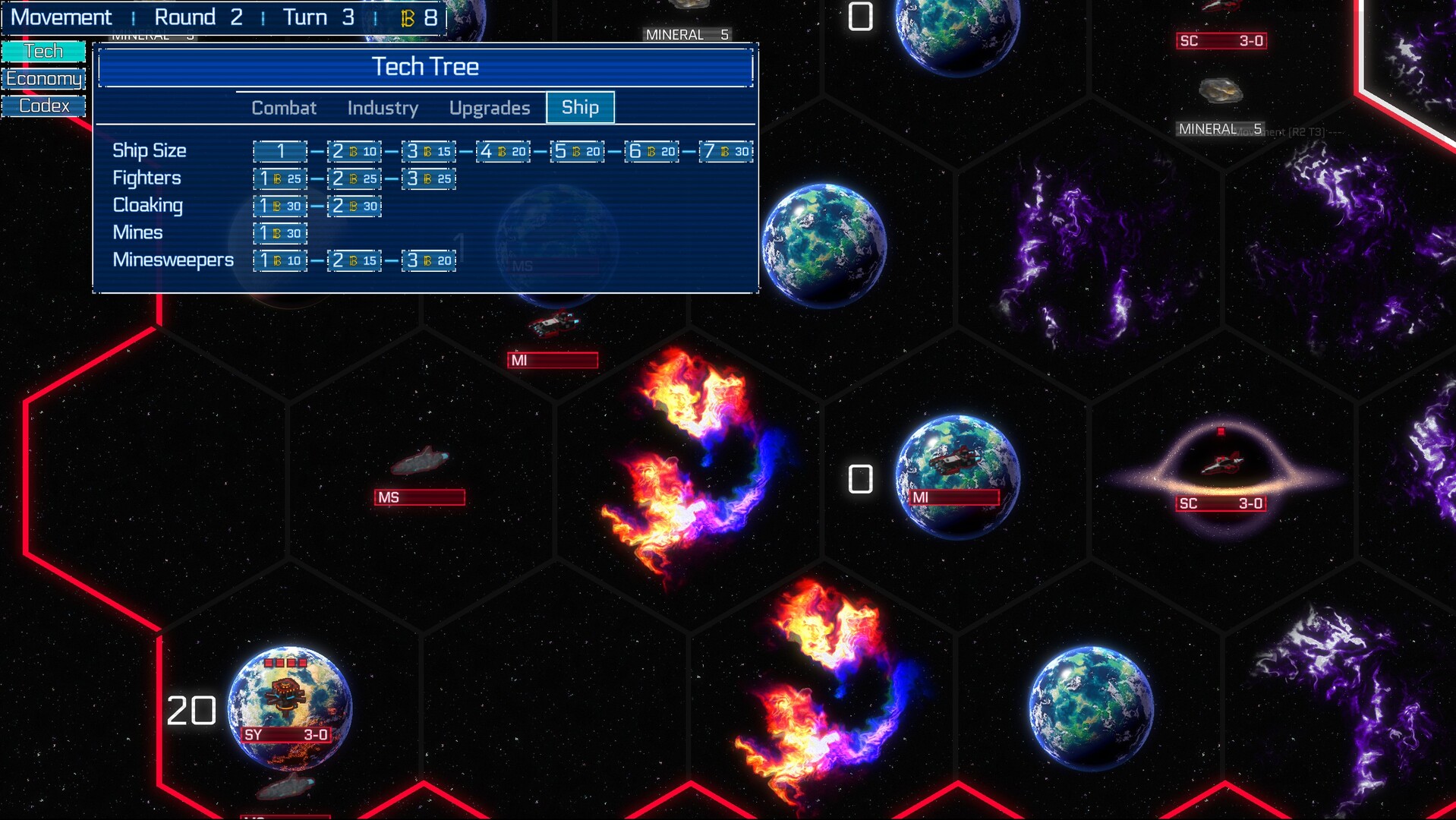
Task: Switch to the Upgrades tab
Action: point(490,108)
